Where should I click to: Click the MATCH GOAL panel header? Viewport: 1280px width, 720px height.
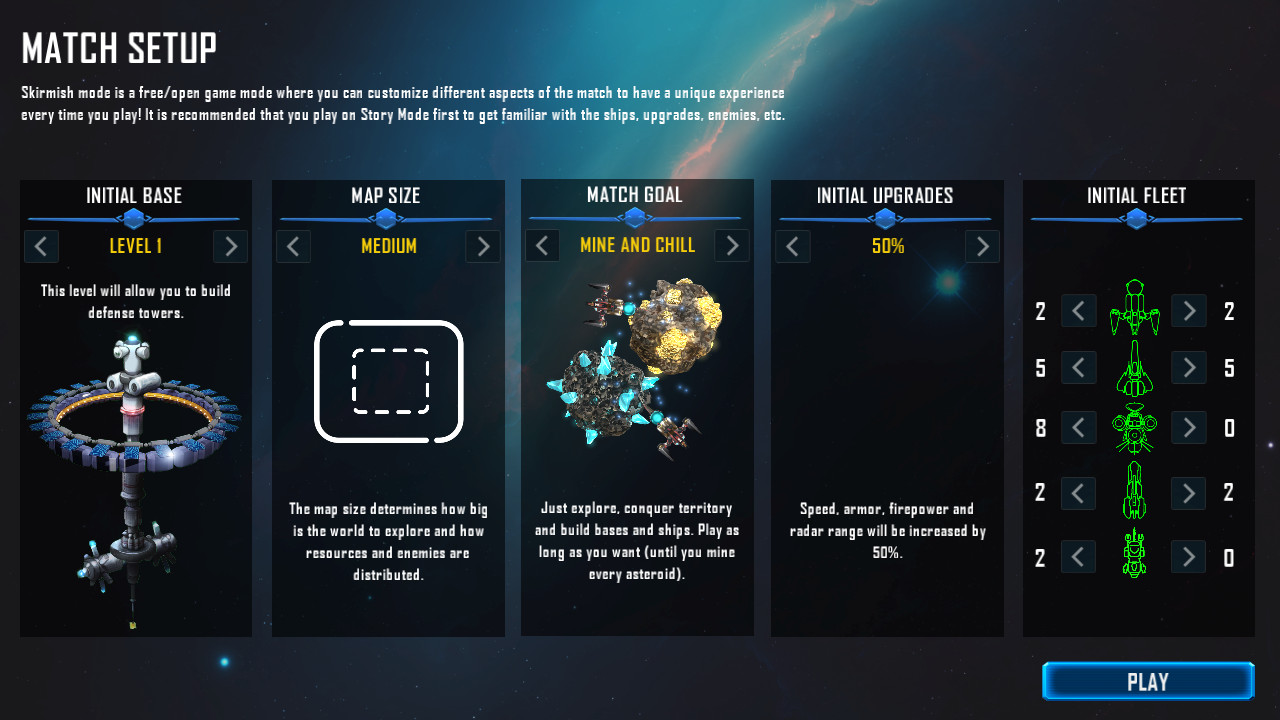click(x=636, y=195)
